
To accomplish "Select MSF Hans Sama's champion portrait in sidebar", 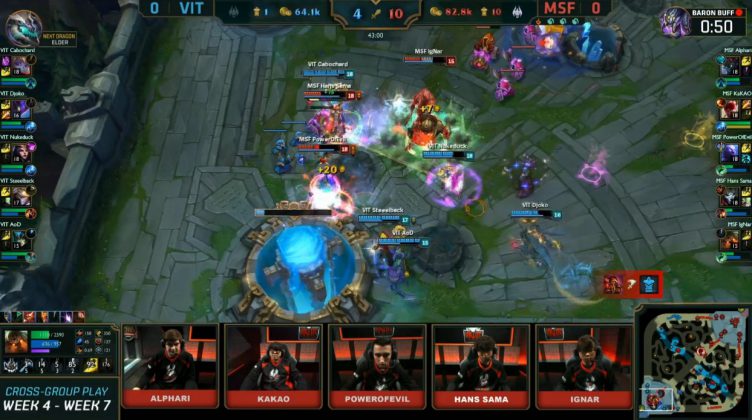I will [733, 196].
